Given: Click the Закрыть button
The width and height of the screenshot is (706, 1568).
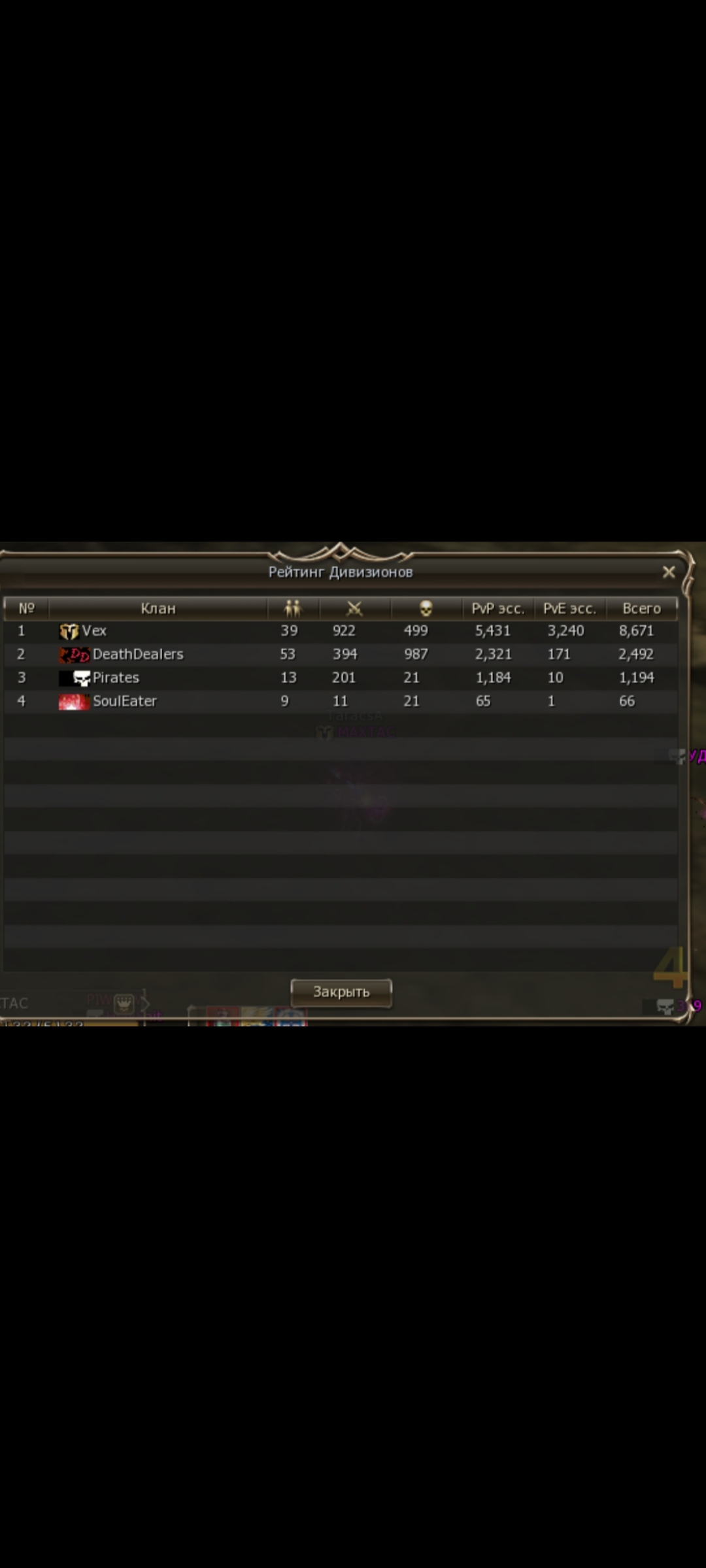Looking at the screenshot, I should pyautogui.click(x=341, y=992).
